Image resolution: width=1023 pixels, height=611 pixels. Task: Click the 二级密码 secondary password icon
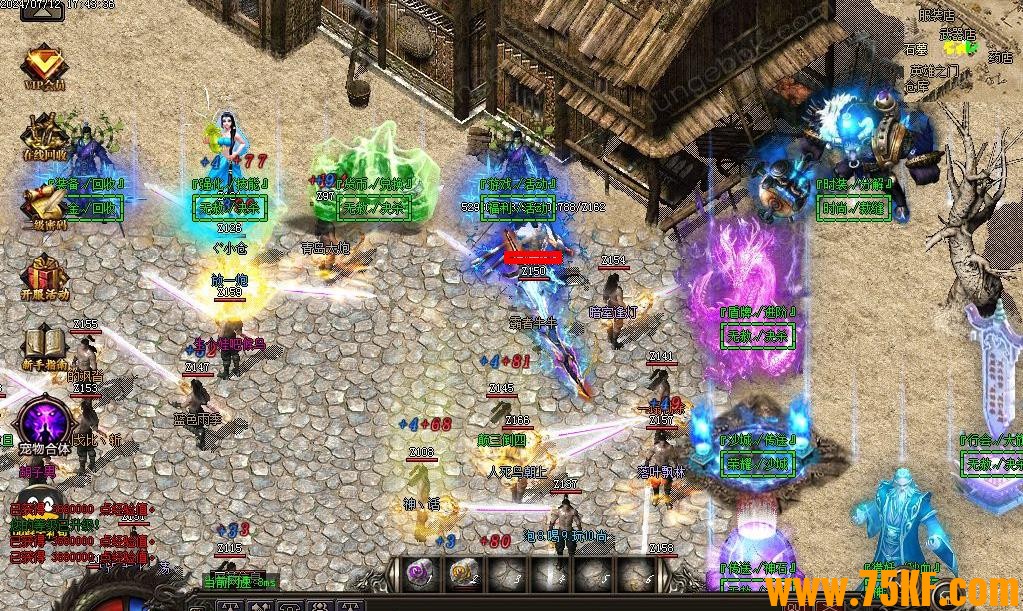point(42,206)
